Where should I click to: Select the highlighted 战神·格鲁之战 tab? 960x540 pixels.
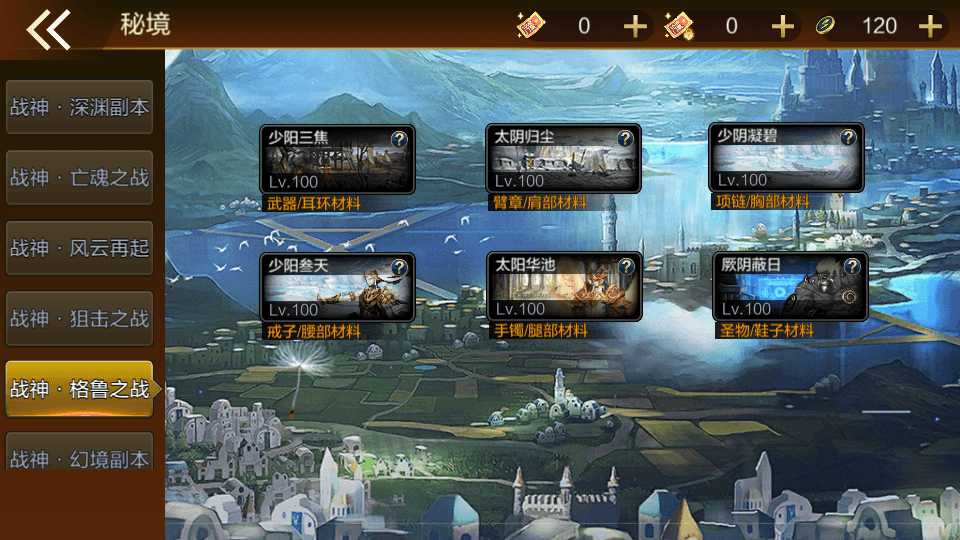[x=79, y=389]
